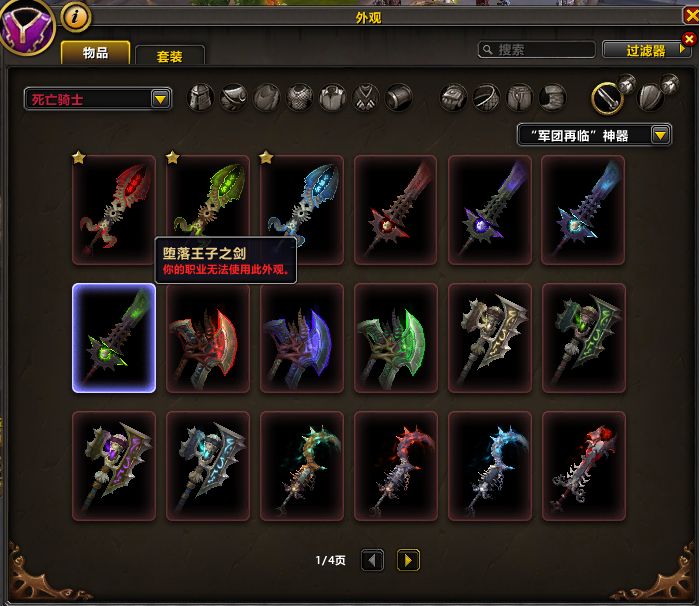The width and height of the screenshot is (699, 606).
Task: Close the 外观 appearance window
Action: [x=689, y=39]
